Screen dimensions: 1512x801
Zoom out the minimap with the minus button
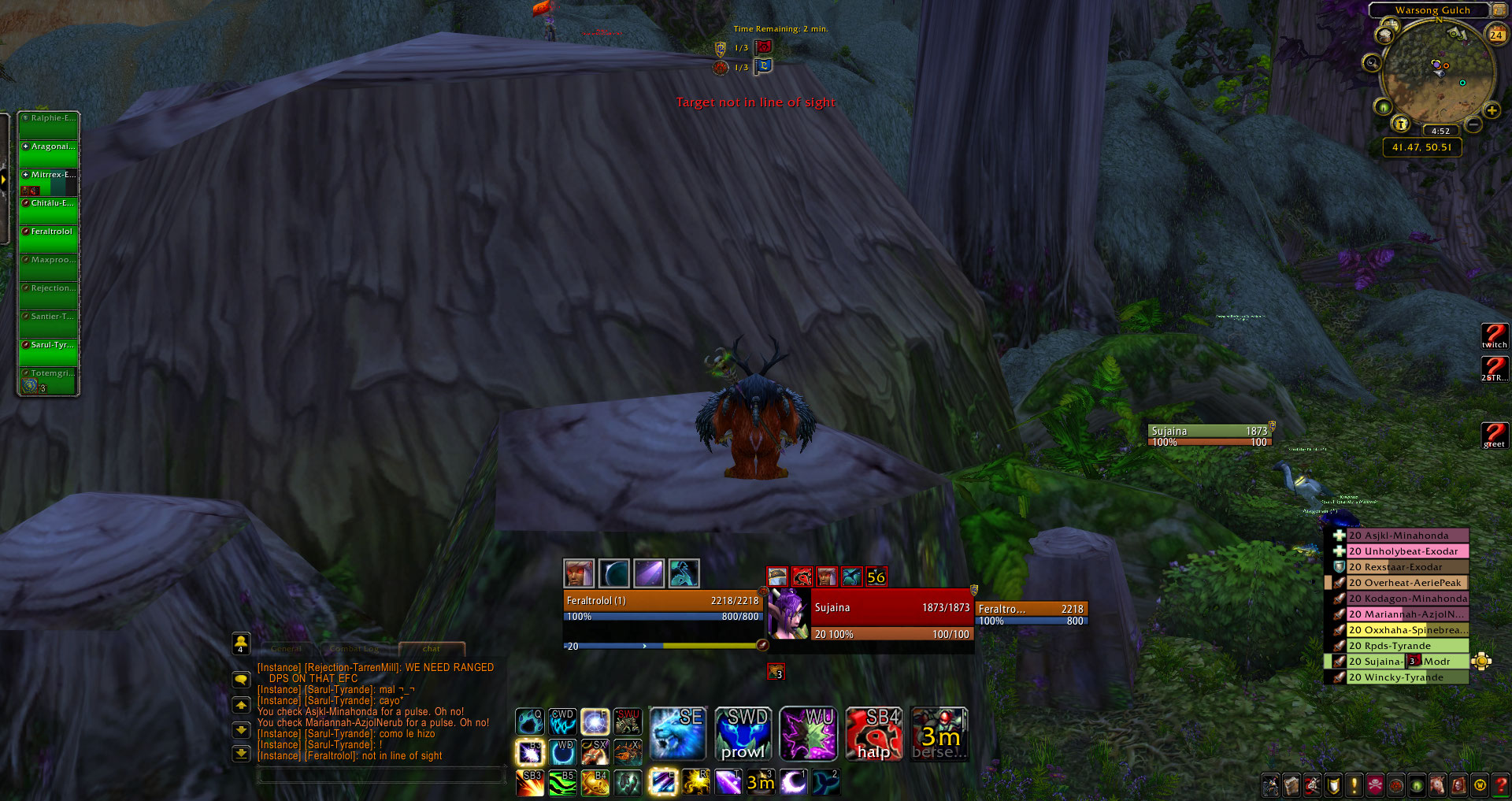tap(1474, 124)
